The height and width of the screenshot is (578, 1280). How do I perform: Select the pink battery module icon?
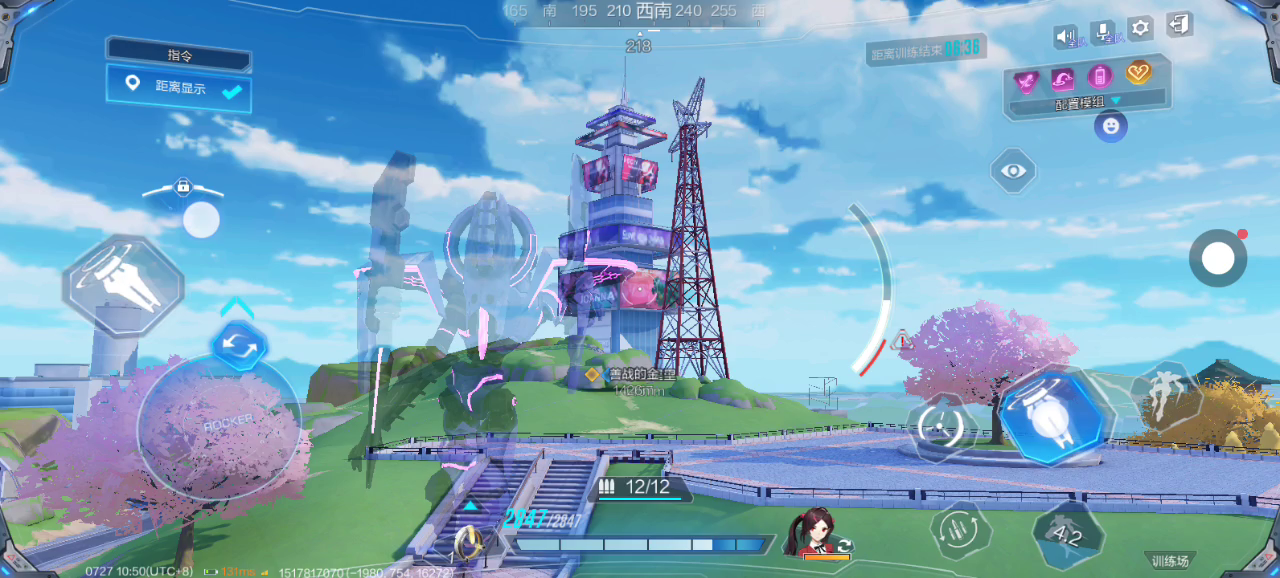pos(1100,76)
